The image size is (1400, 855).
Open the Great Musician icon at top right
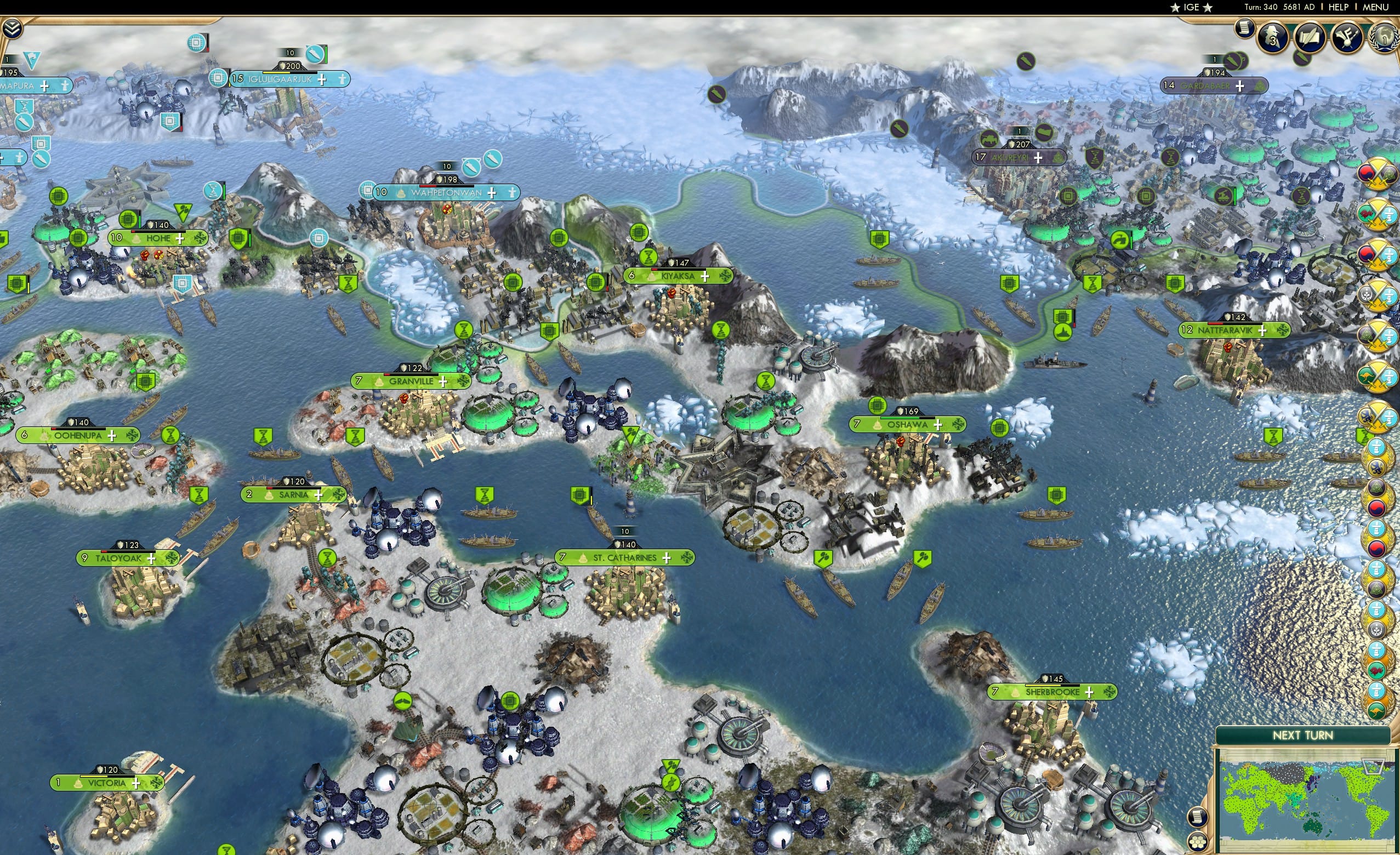(1347, 38)
